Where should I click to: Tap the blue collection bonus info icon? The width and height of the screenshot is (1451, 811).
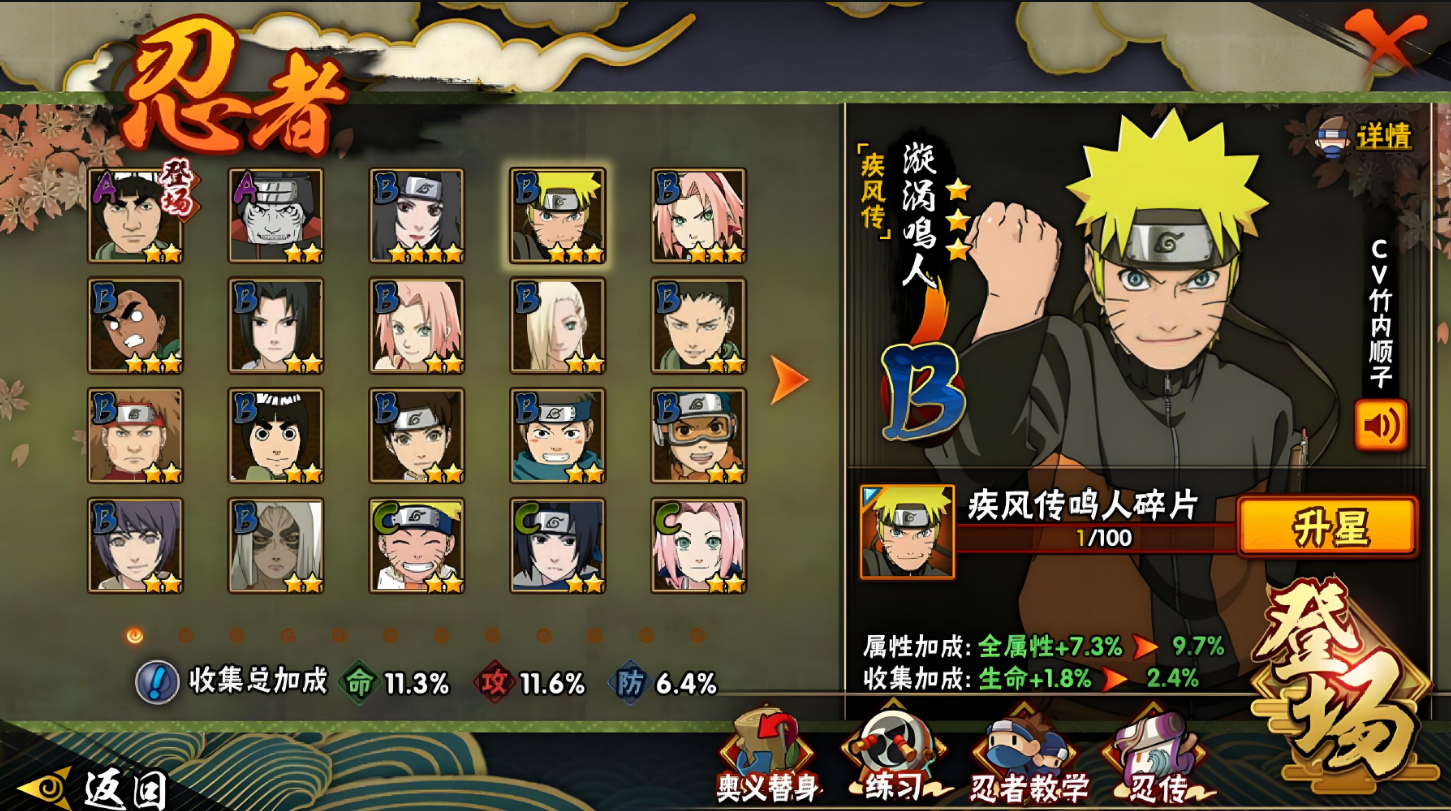[x=157, y=682]
